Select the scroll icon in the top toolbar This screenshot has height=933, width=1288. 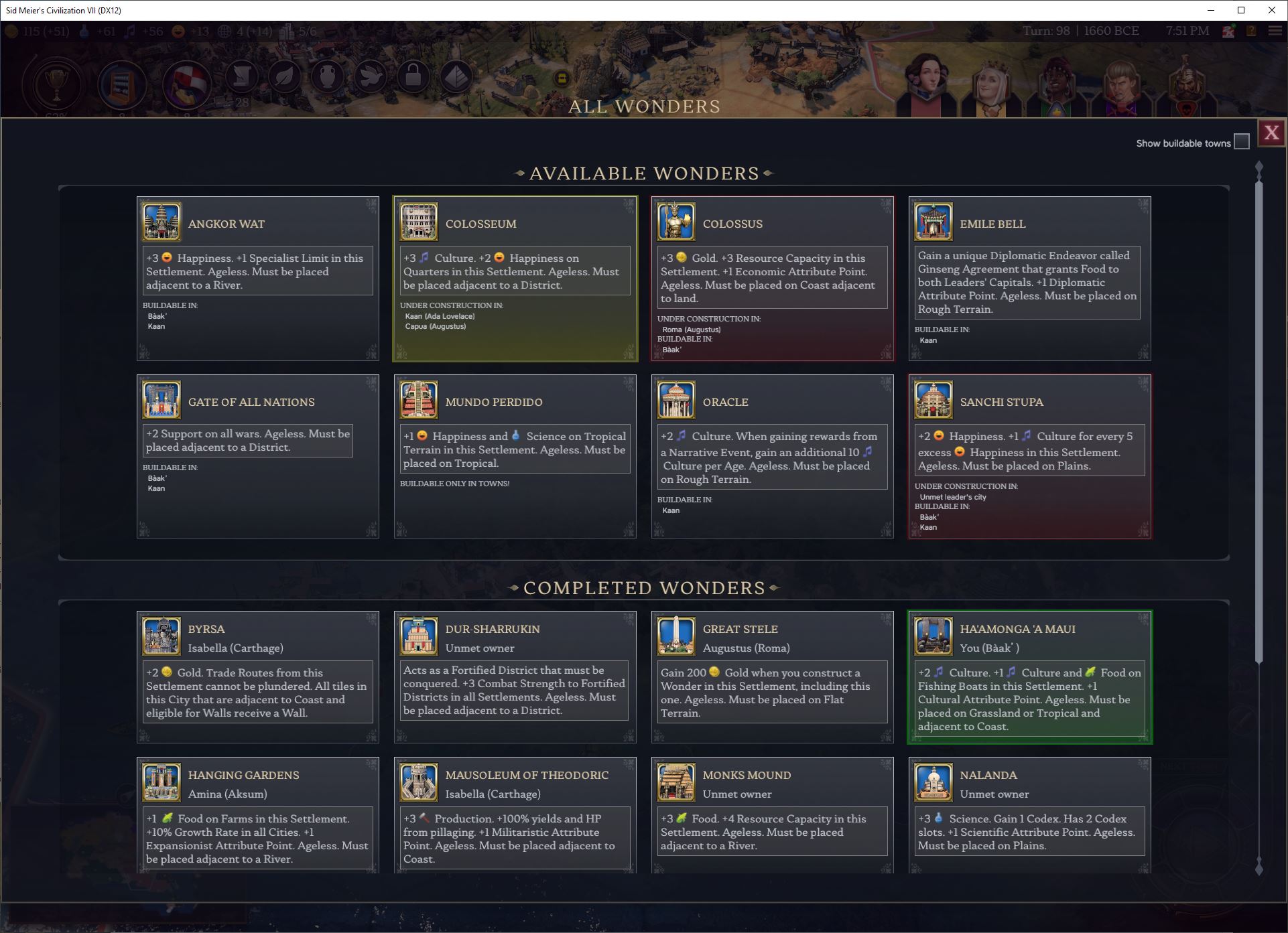point(242,77)
